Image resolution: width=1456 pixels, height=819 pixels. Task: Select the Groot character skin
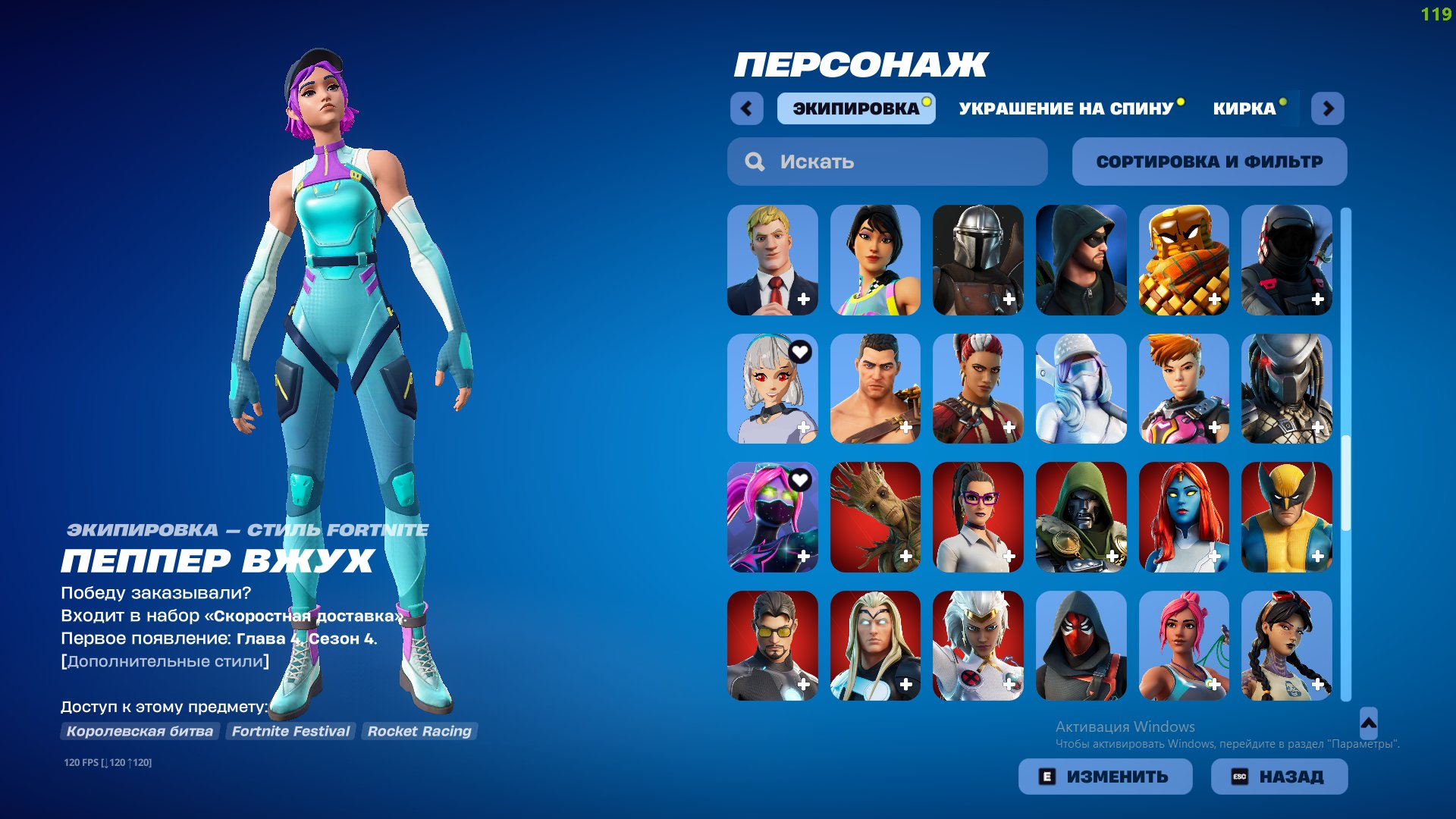tap(875, 518)
